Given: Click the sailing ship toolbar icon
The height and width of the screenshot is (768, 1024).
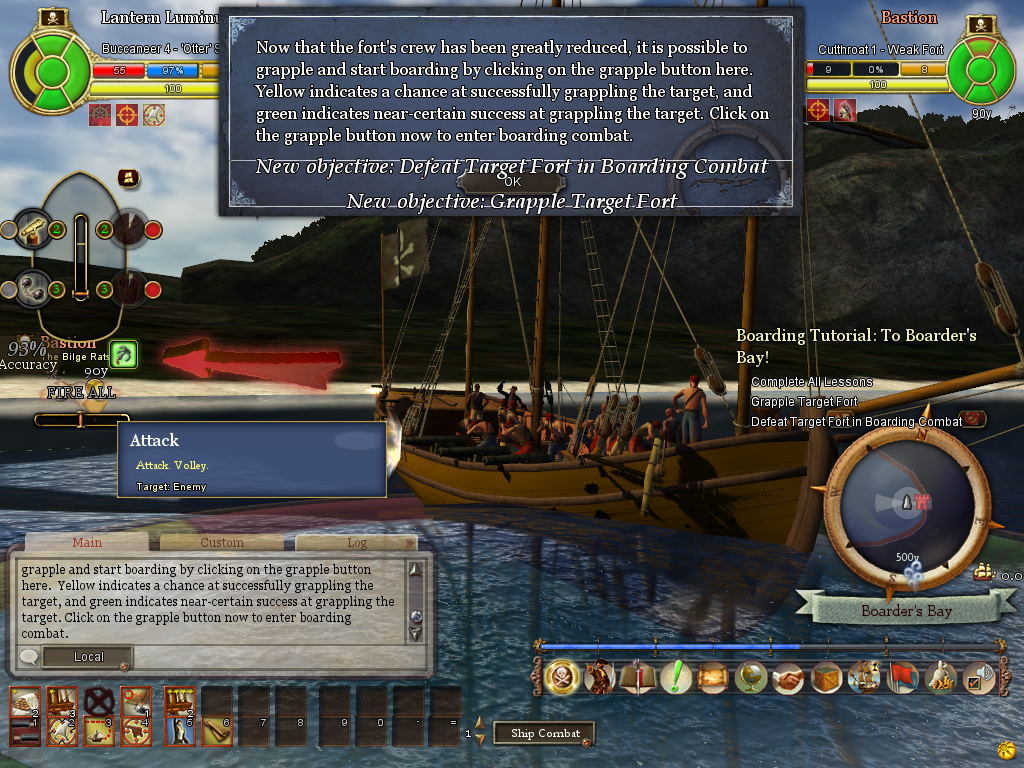Looking at the screenshot, I should tap(864, 677).
